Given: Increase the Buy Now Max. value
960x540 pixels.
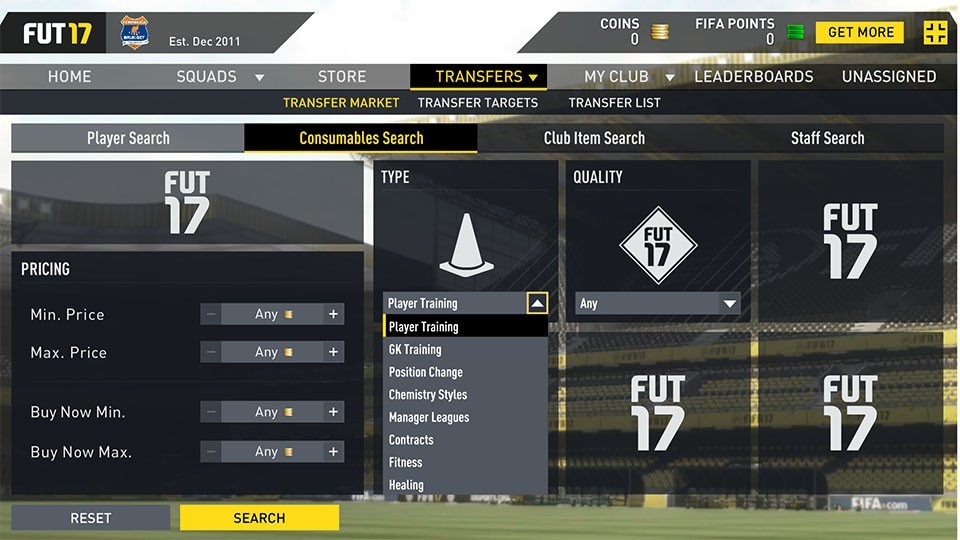Looking at the screenshot, I should point(334,452).
